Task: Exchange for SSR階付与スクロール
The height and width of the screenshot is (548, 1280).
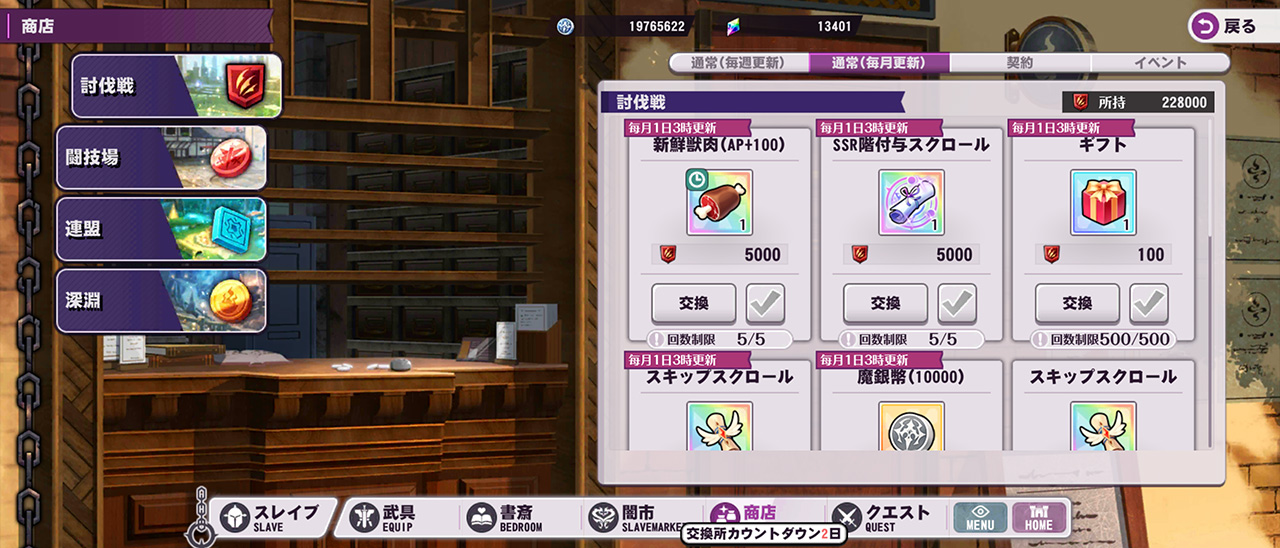Action: [x=885, y=303]
